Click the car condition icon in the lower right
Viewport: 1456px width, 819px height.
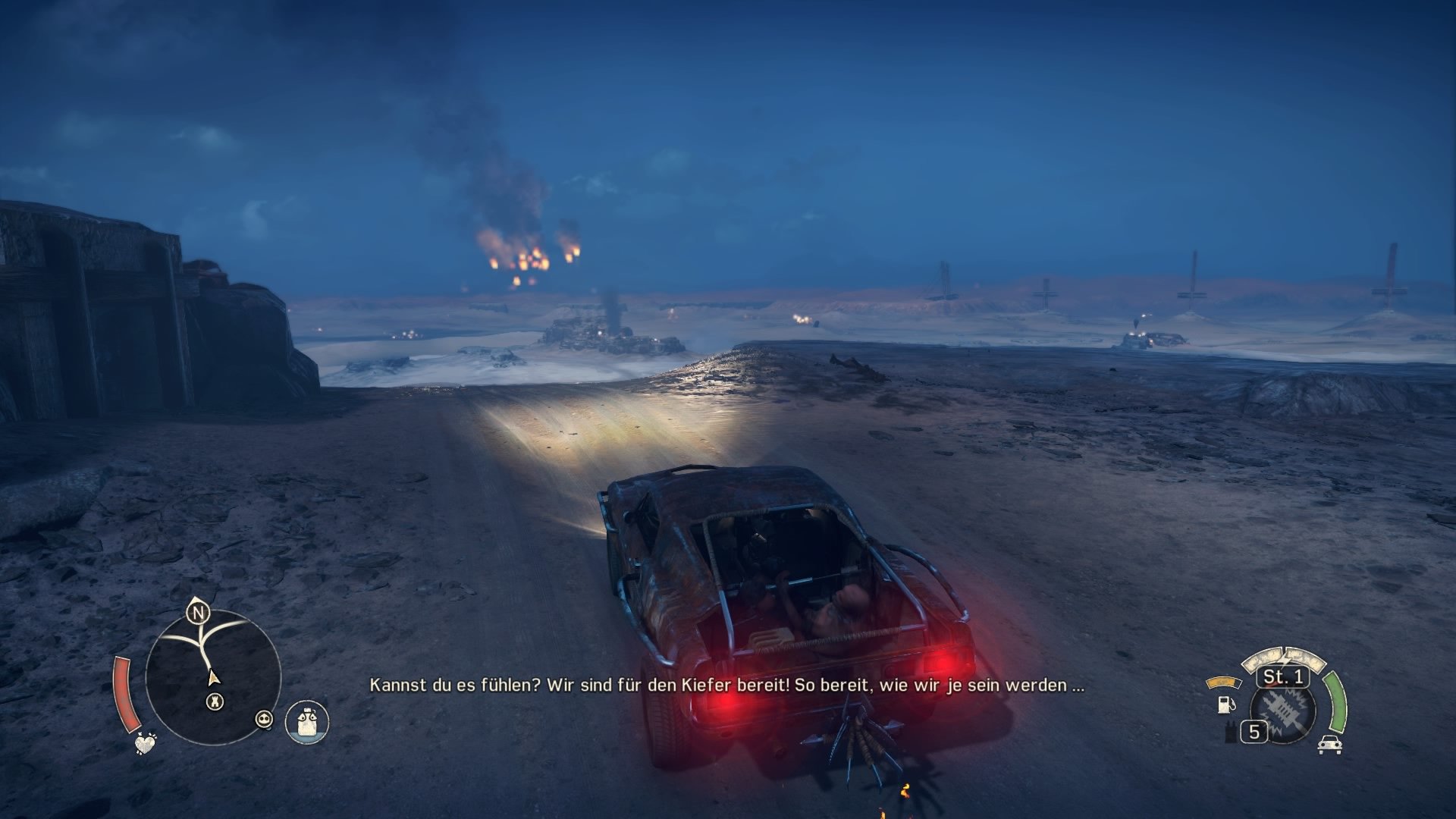tap(1329, 745)
